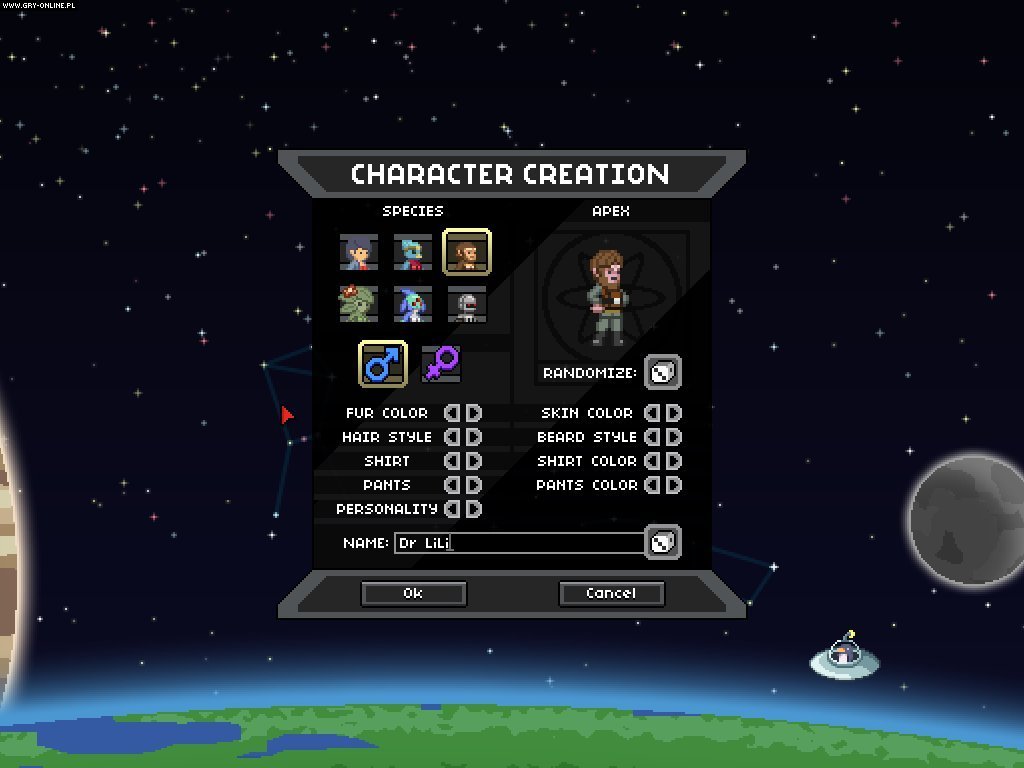Choose the male gender symbol

(382, 364)
